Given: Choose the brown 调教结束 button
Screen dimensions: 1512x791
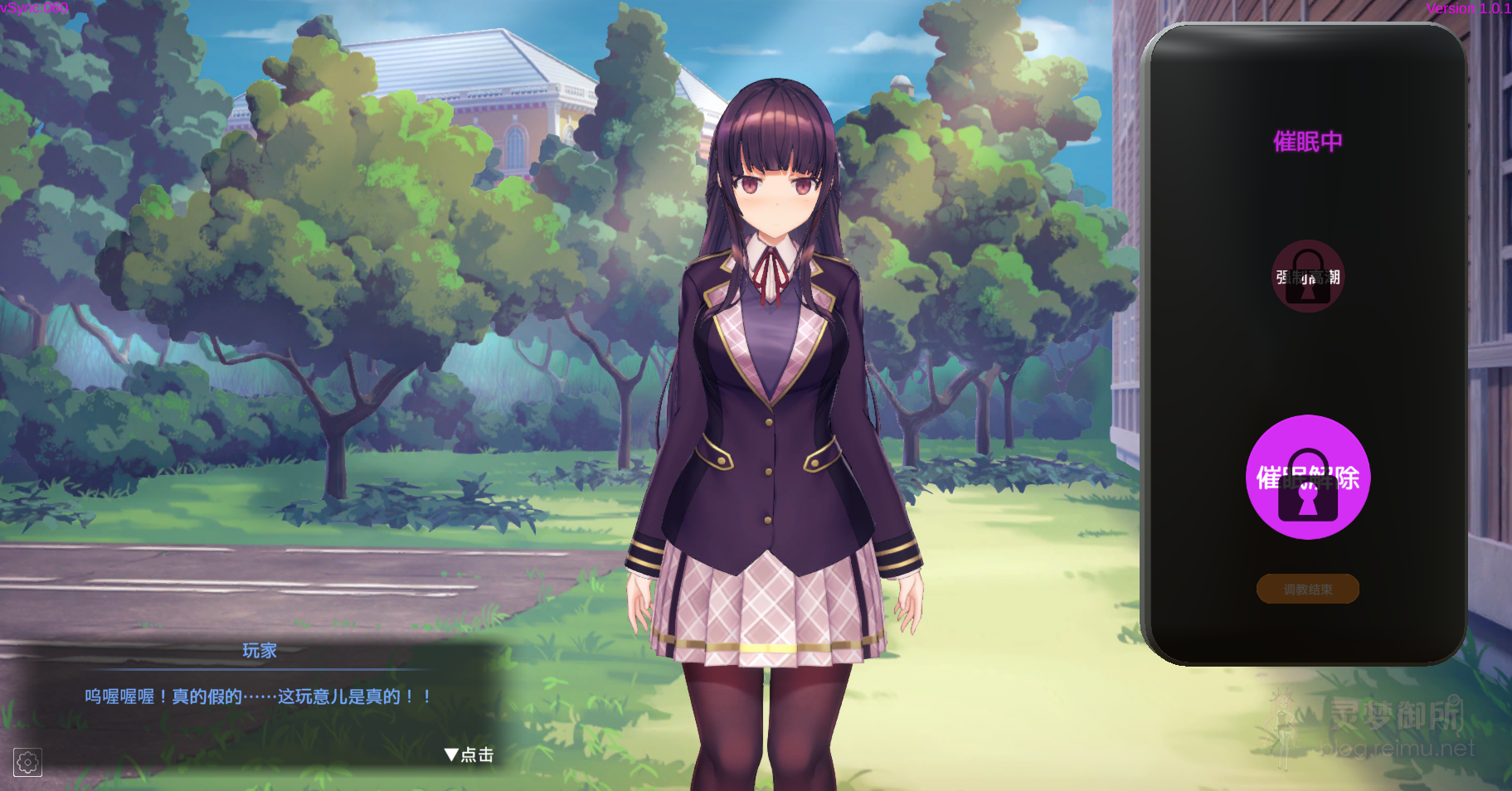Looking at the screenshot, I should pyautogui.click(x=1307, y=590).
